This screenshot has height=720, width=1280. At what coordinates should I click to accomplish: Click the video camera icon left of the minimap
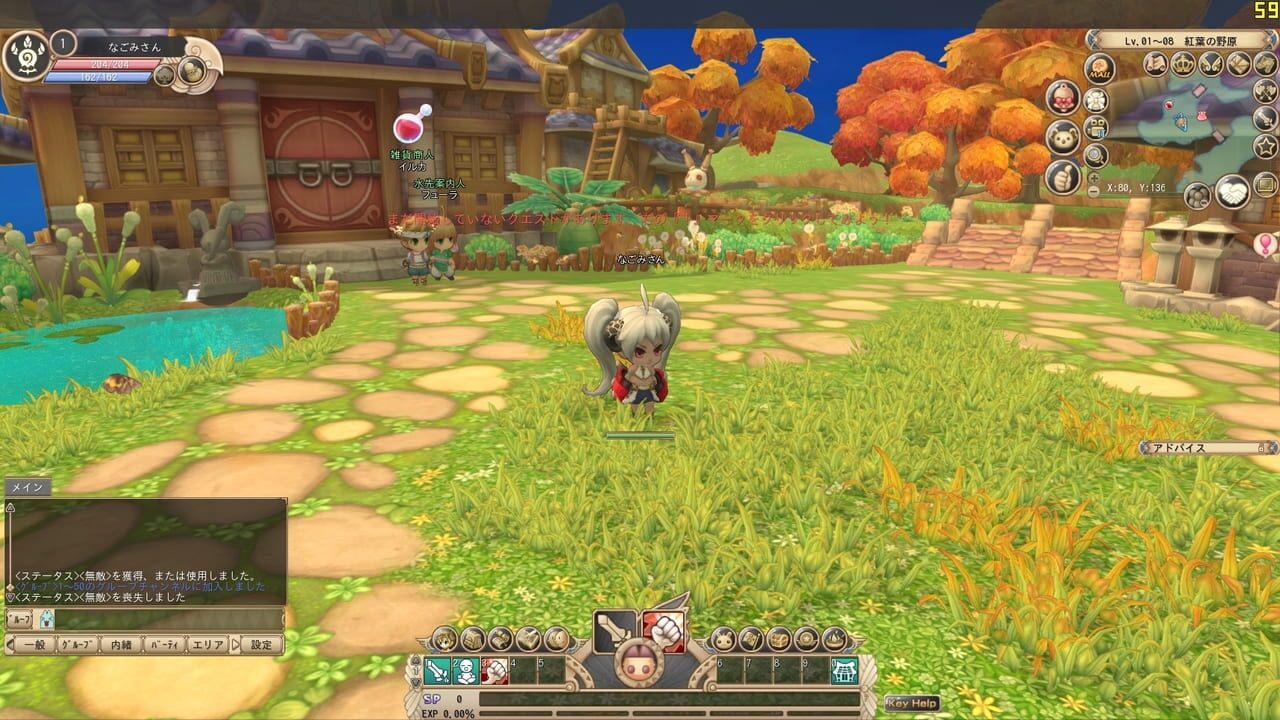pos(1096,127)
